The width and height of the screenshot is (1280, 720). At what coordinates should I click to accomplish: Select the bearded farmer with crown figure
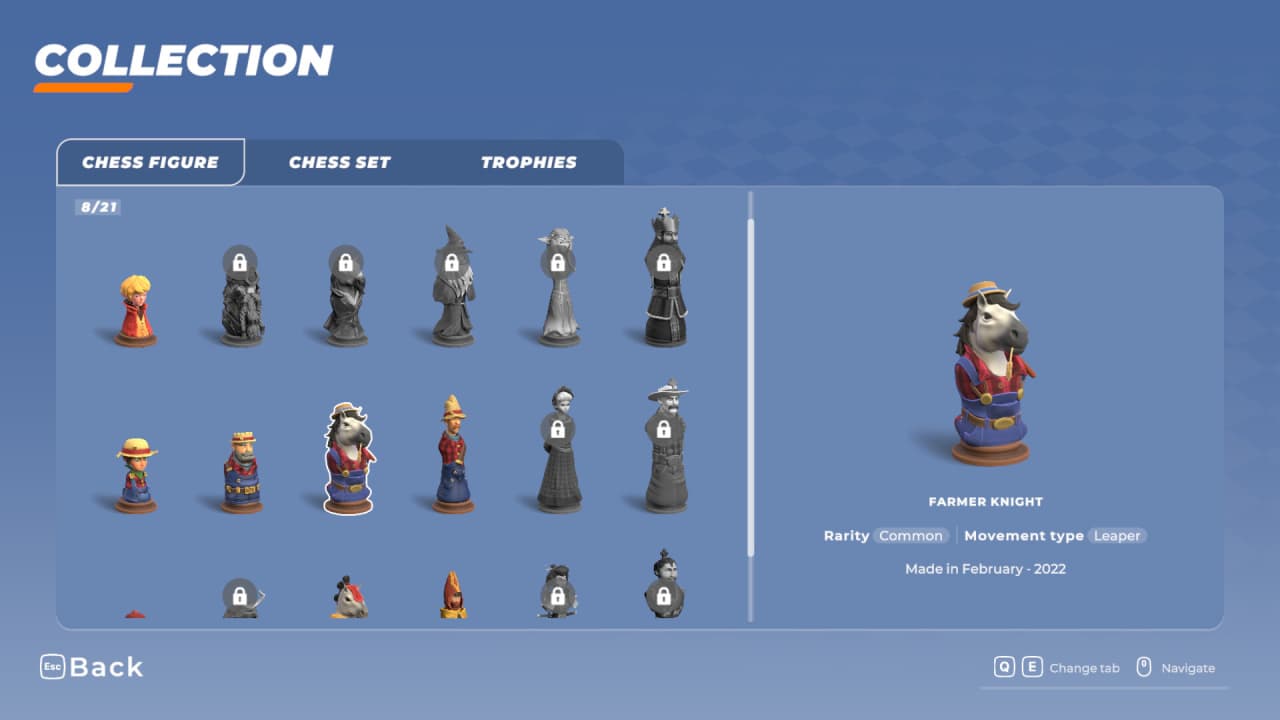242,471
